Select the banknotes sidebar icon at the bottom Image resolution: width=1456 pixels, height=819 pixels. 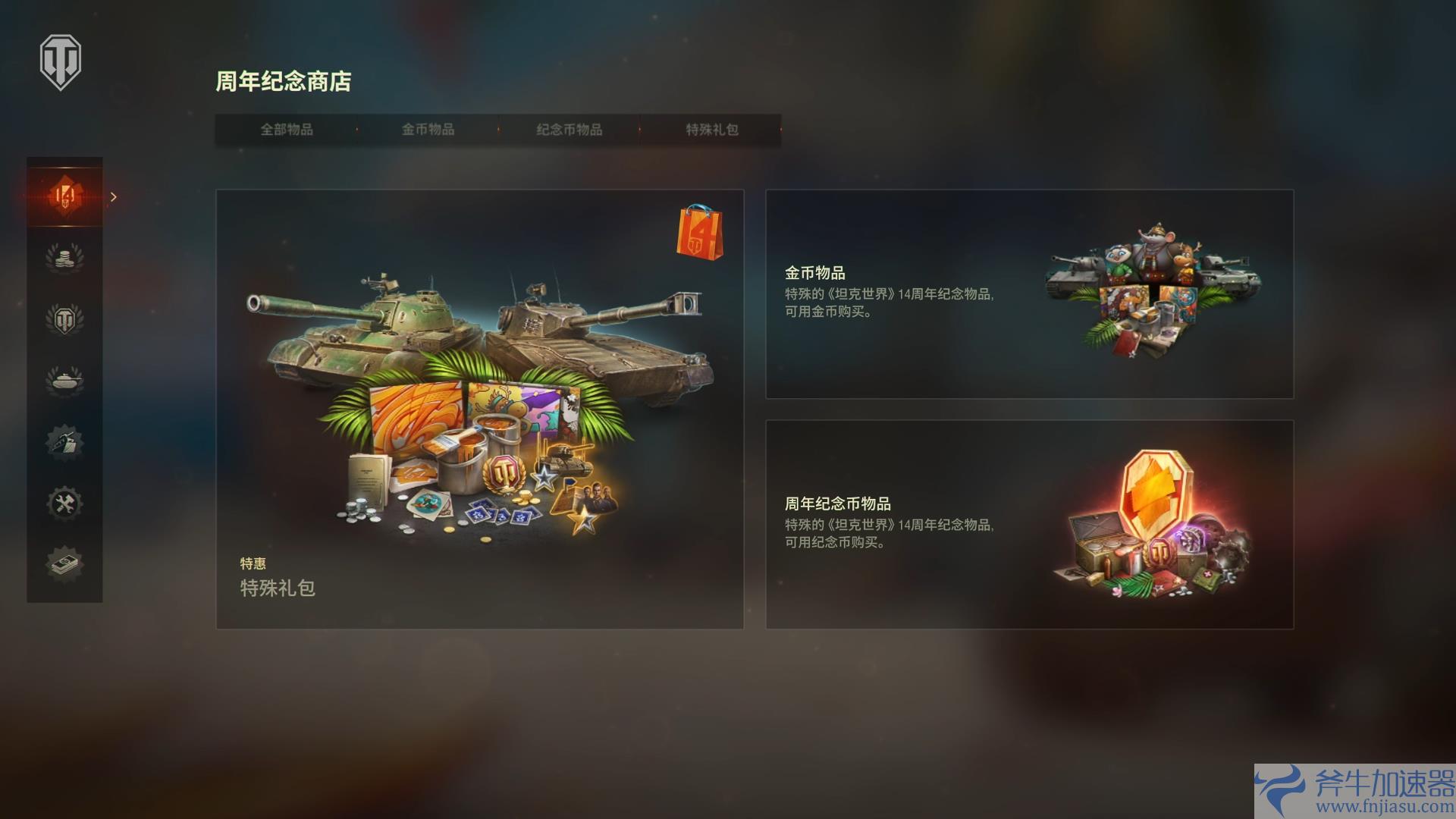pos(64,563)
